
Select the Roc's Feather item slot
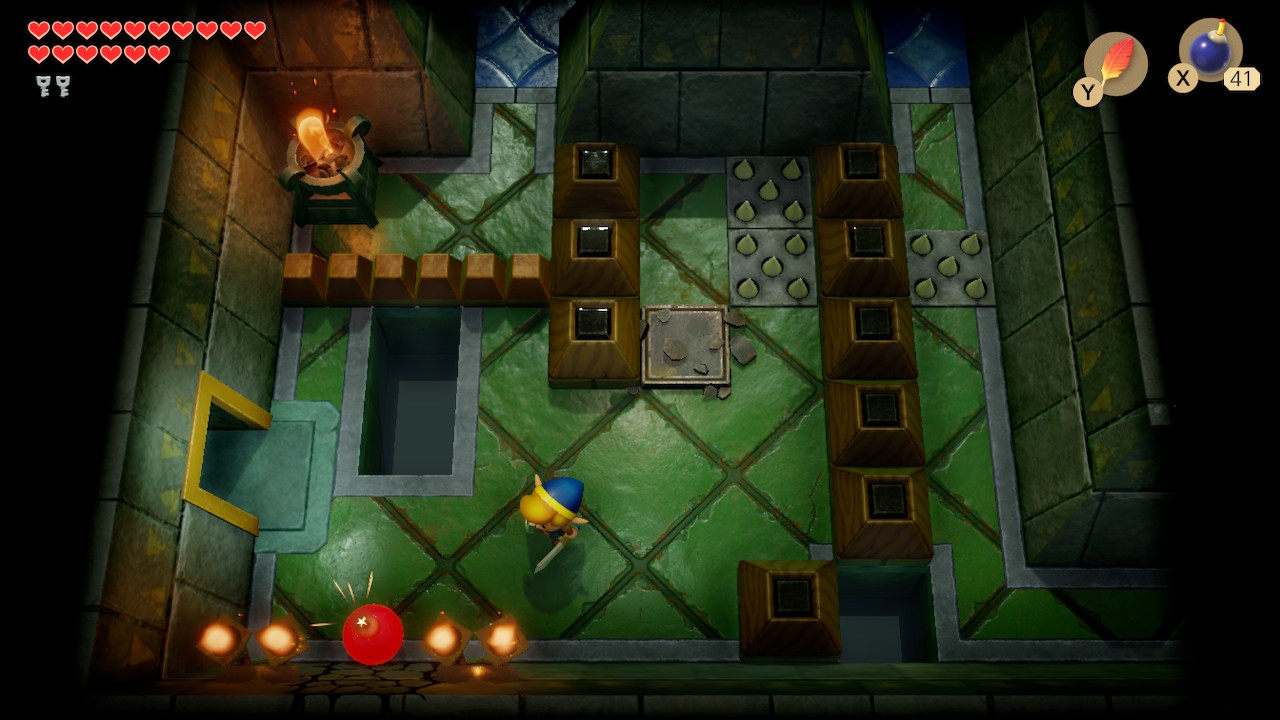[1115, 63]
